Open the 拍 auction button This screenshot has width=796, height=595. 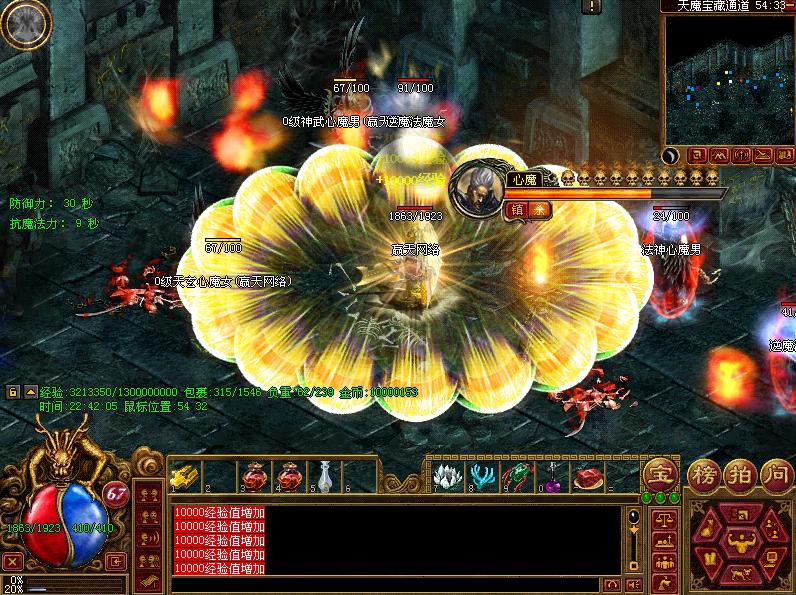point(739,476)
